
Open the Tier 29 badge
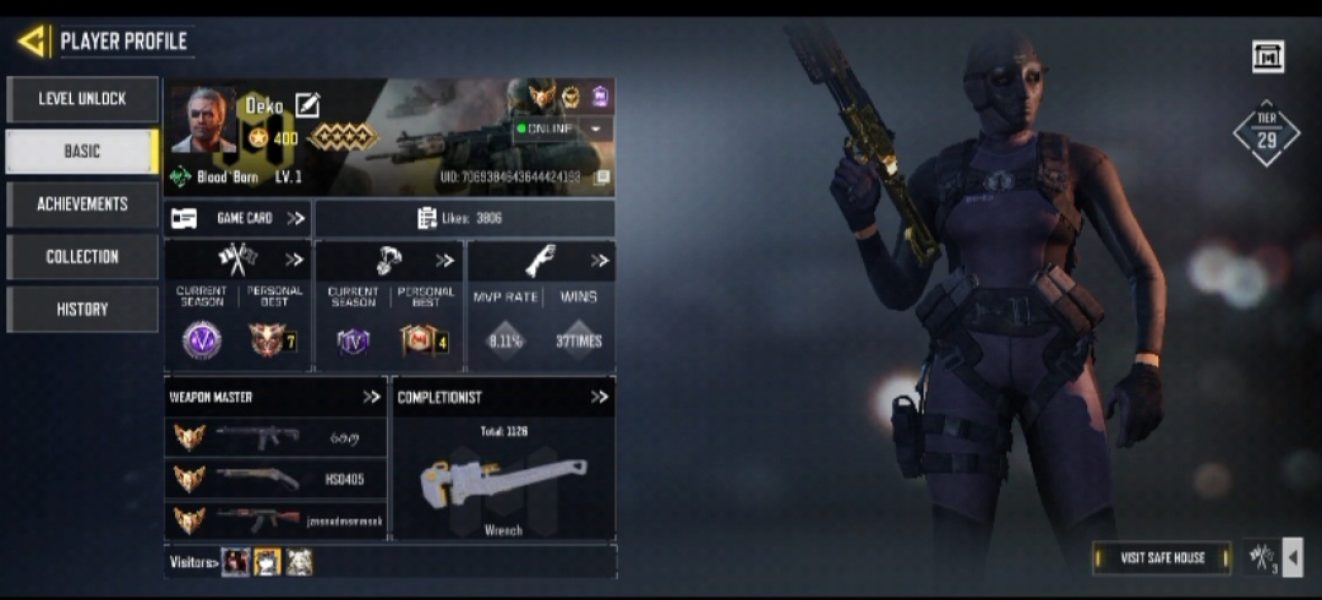[x=1266, y=134]
